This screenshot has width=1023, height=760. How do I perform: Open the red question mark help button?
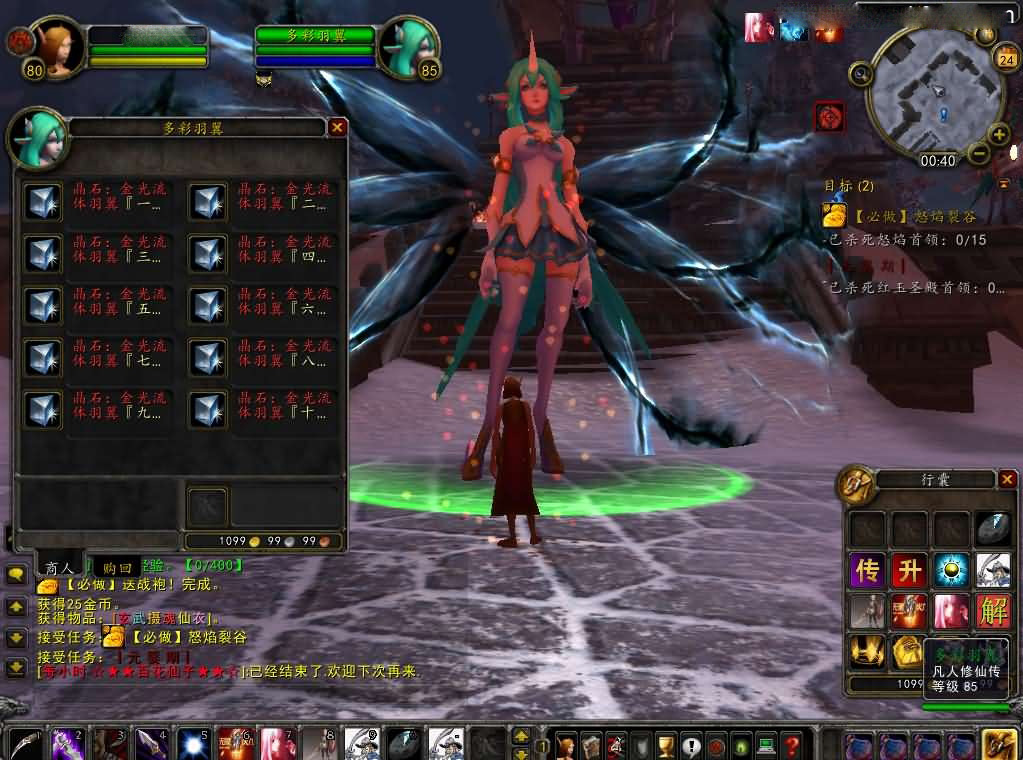click(x=791, y=745)
